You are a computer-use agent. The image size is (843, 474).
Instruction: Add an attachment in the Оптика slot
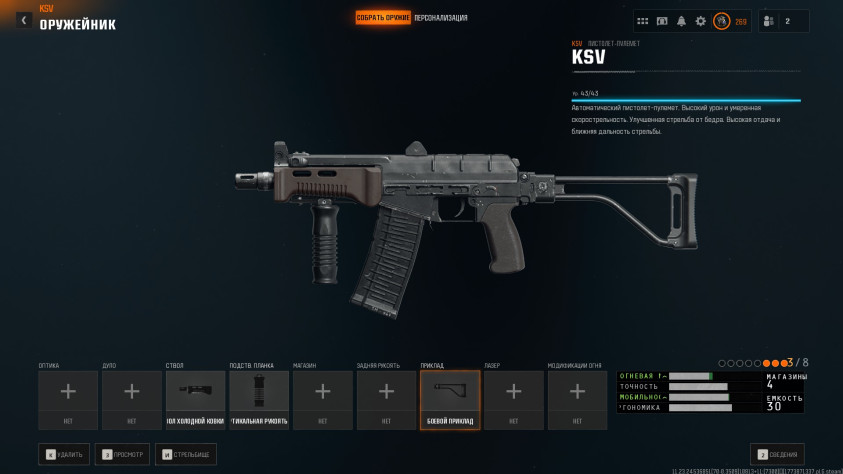coord(68,400)
